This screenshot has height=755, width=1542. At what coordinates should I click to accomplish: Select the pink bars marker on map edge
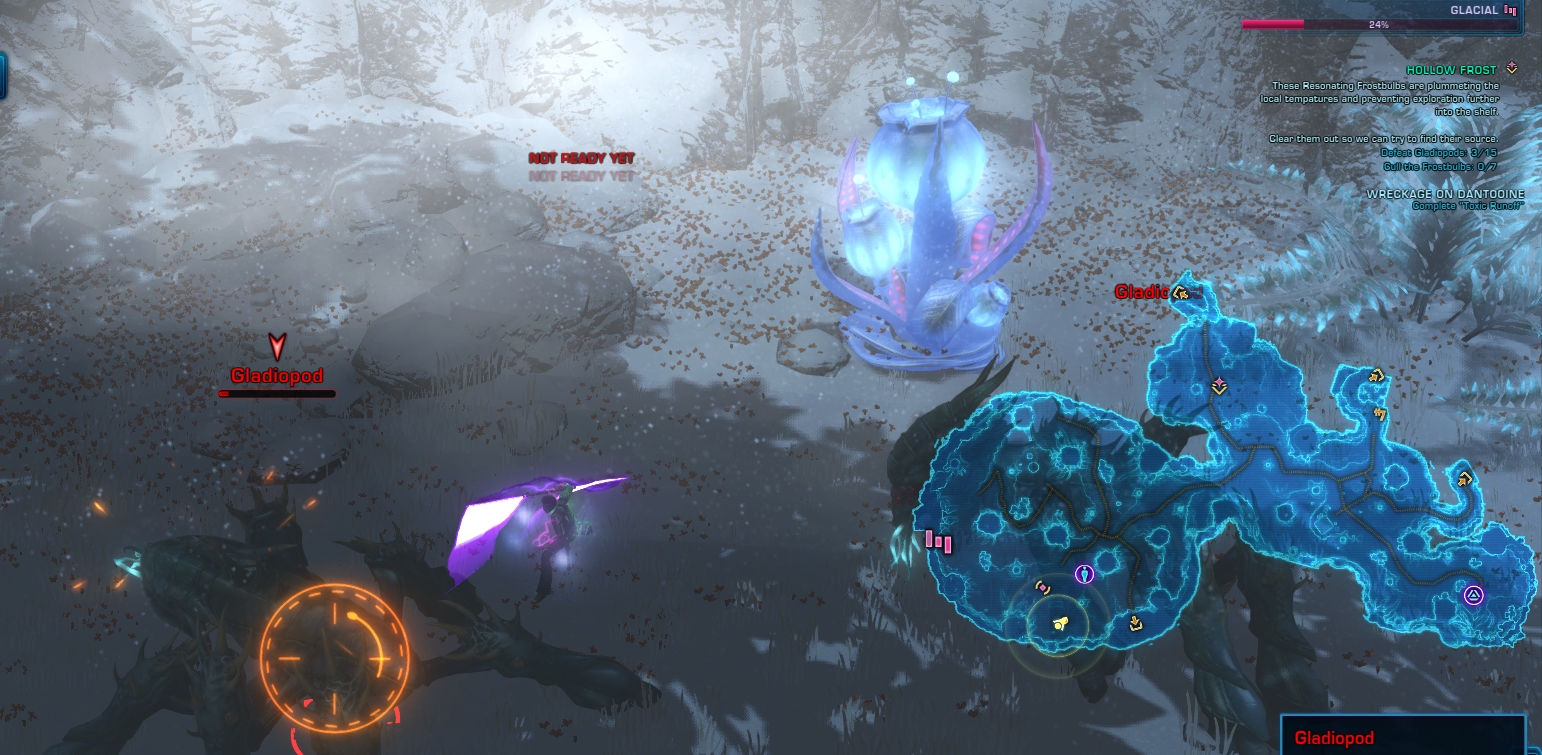point(938,542)
